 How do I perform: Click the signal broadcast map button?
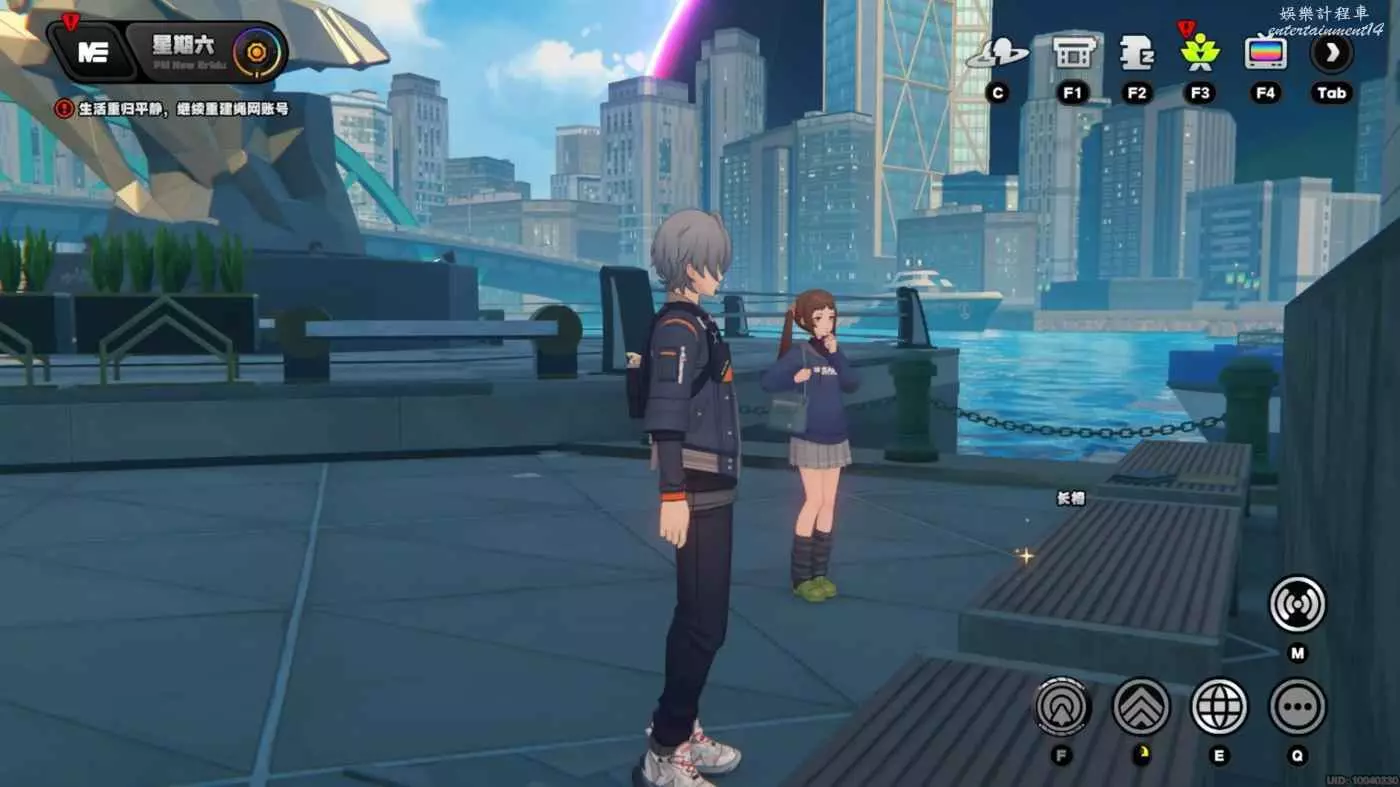point(1297,604)
